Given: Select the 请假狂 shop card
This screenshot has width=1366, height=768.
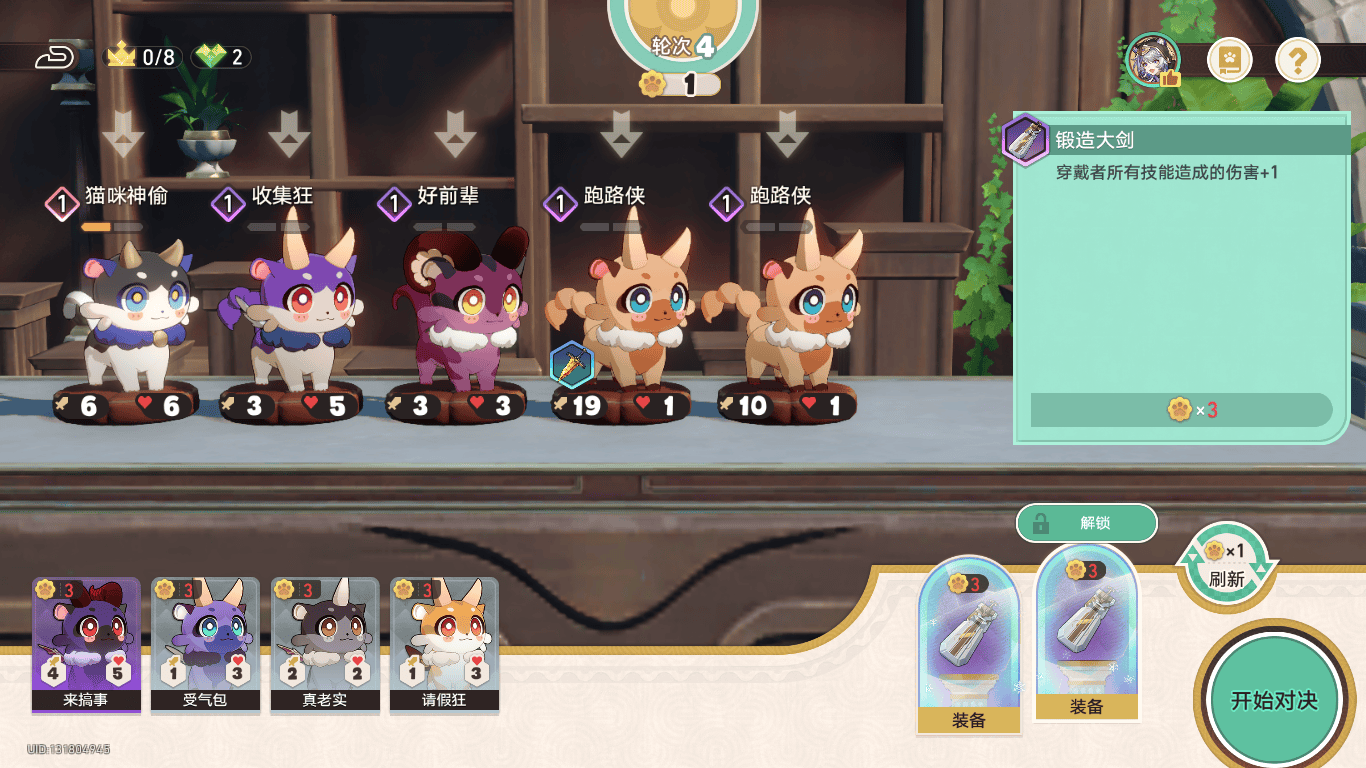Looking at the screenshot, I should pyautogui.click(x=444, y=644).
